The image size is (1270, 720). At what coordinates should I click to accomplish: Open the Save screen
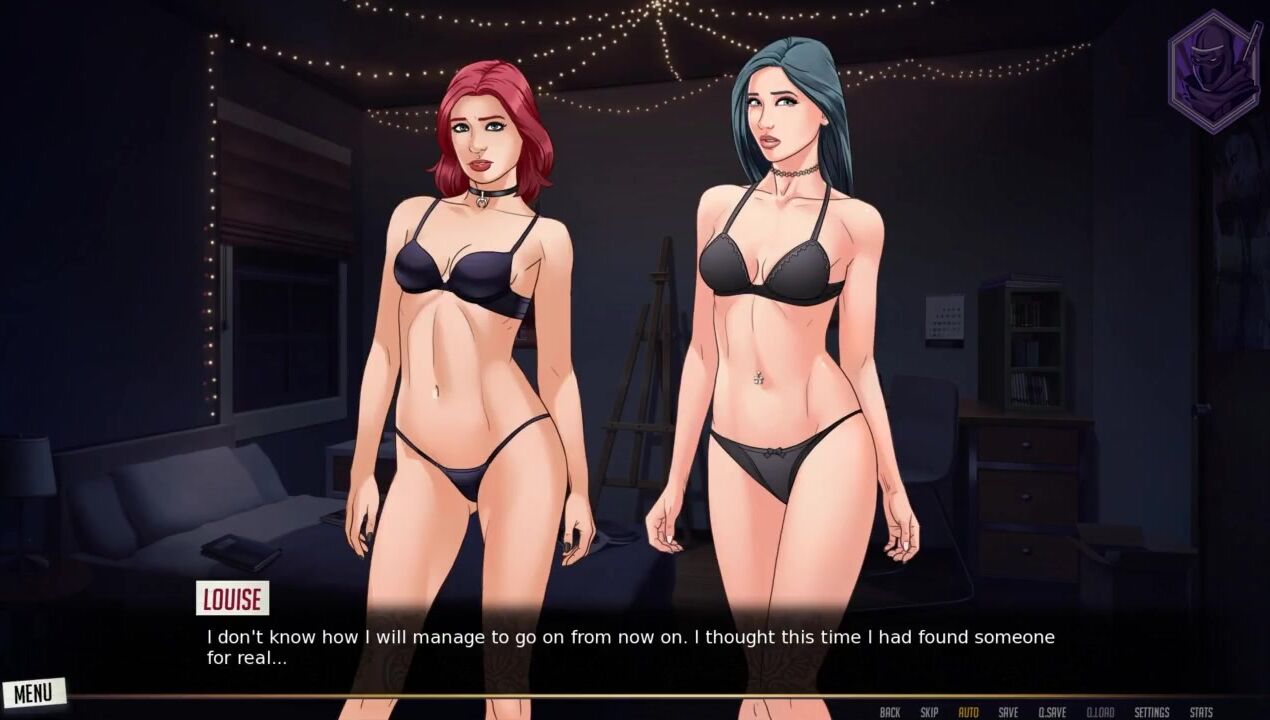click(1008, 712)
